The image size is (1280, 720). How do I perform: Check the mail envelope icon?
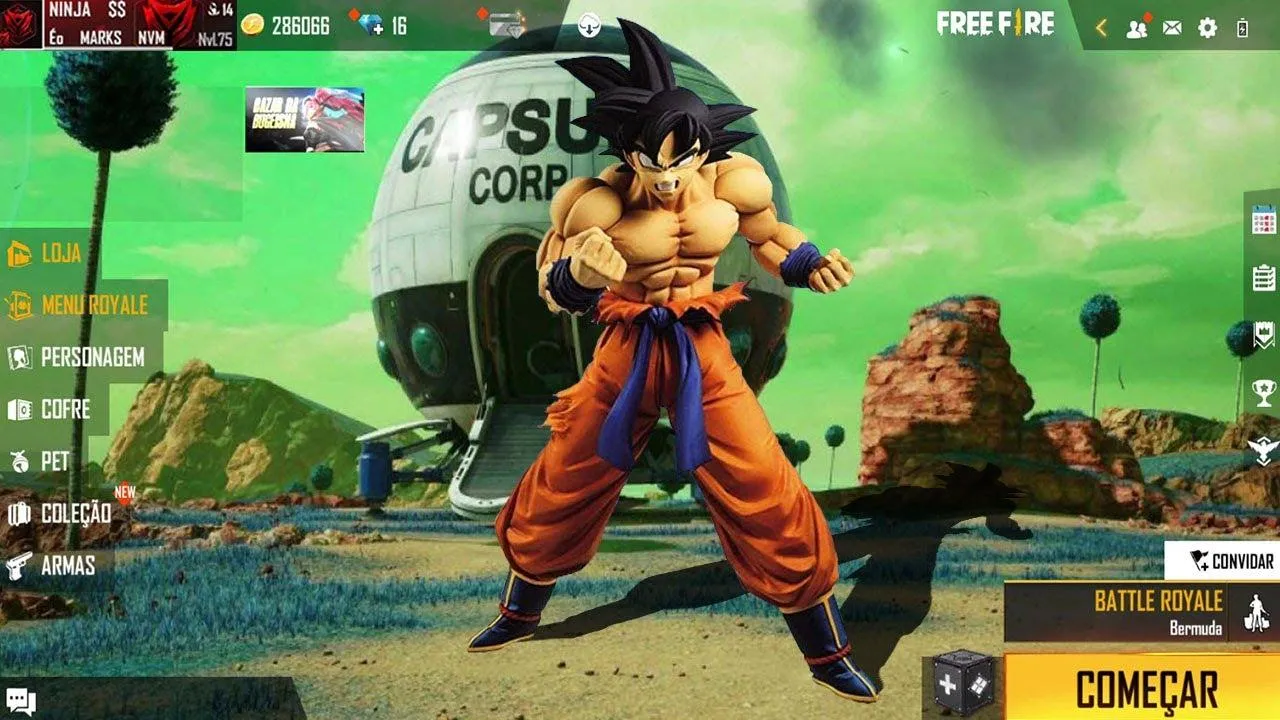[x=1171, y=28]
